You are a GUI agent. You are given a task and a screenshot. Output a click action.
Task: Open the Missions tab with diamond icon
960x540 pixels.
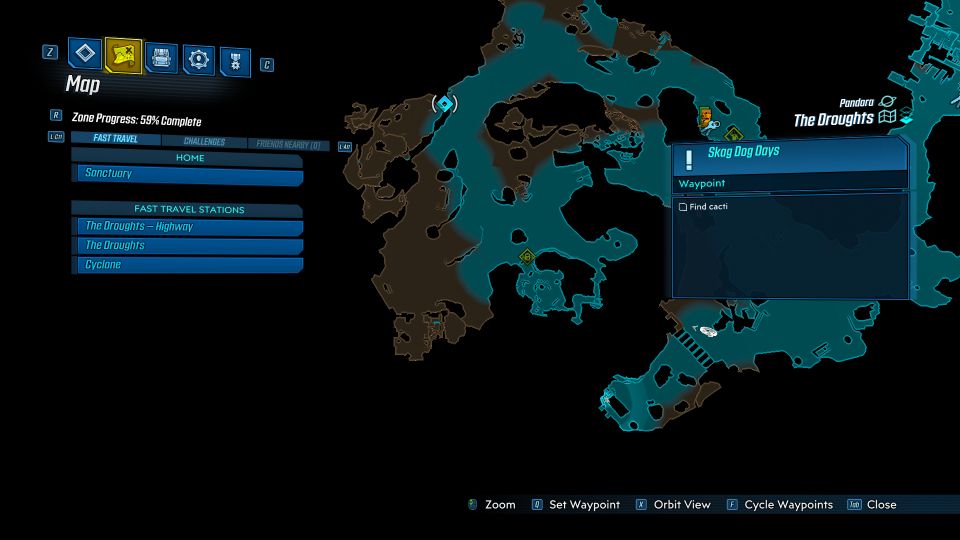coord(84,55)
